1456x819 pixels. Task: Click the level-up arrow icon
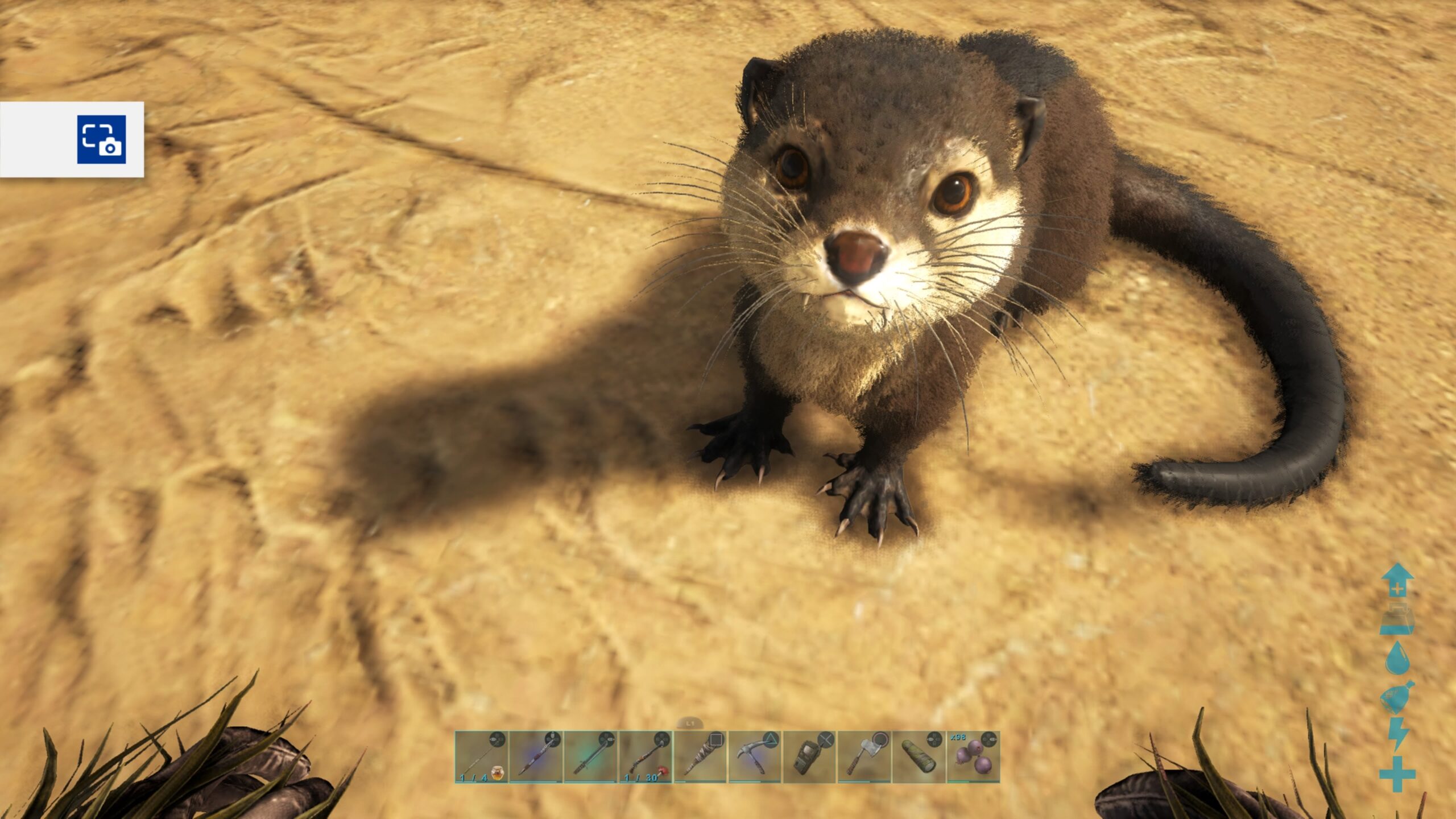pos(1397,580)
